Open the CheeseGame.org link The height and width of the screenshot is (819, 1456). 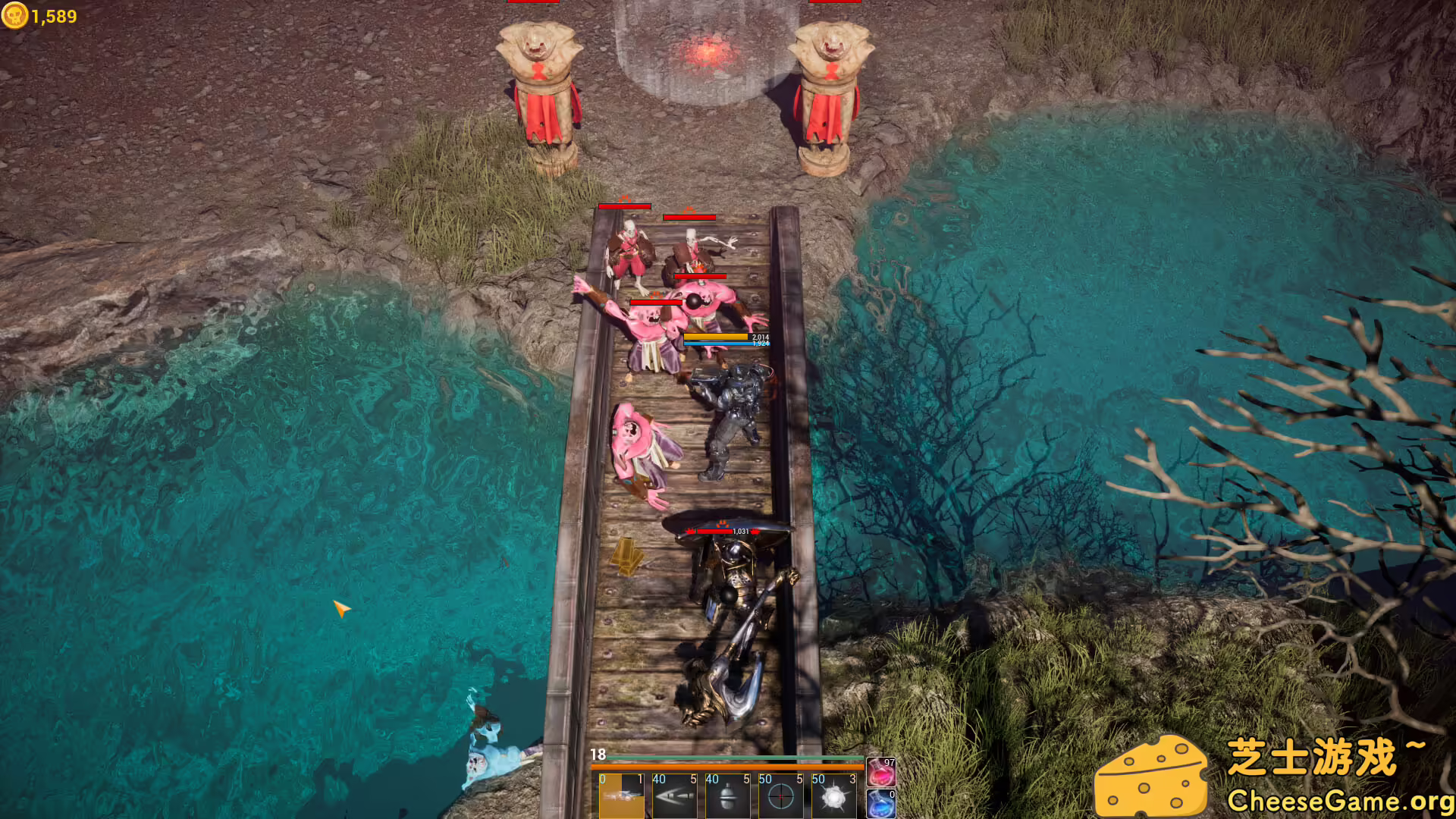click(x=1332, y=800)
